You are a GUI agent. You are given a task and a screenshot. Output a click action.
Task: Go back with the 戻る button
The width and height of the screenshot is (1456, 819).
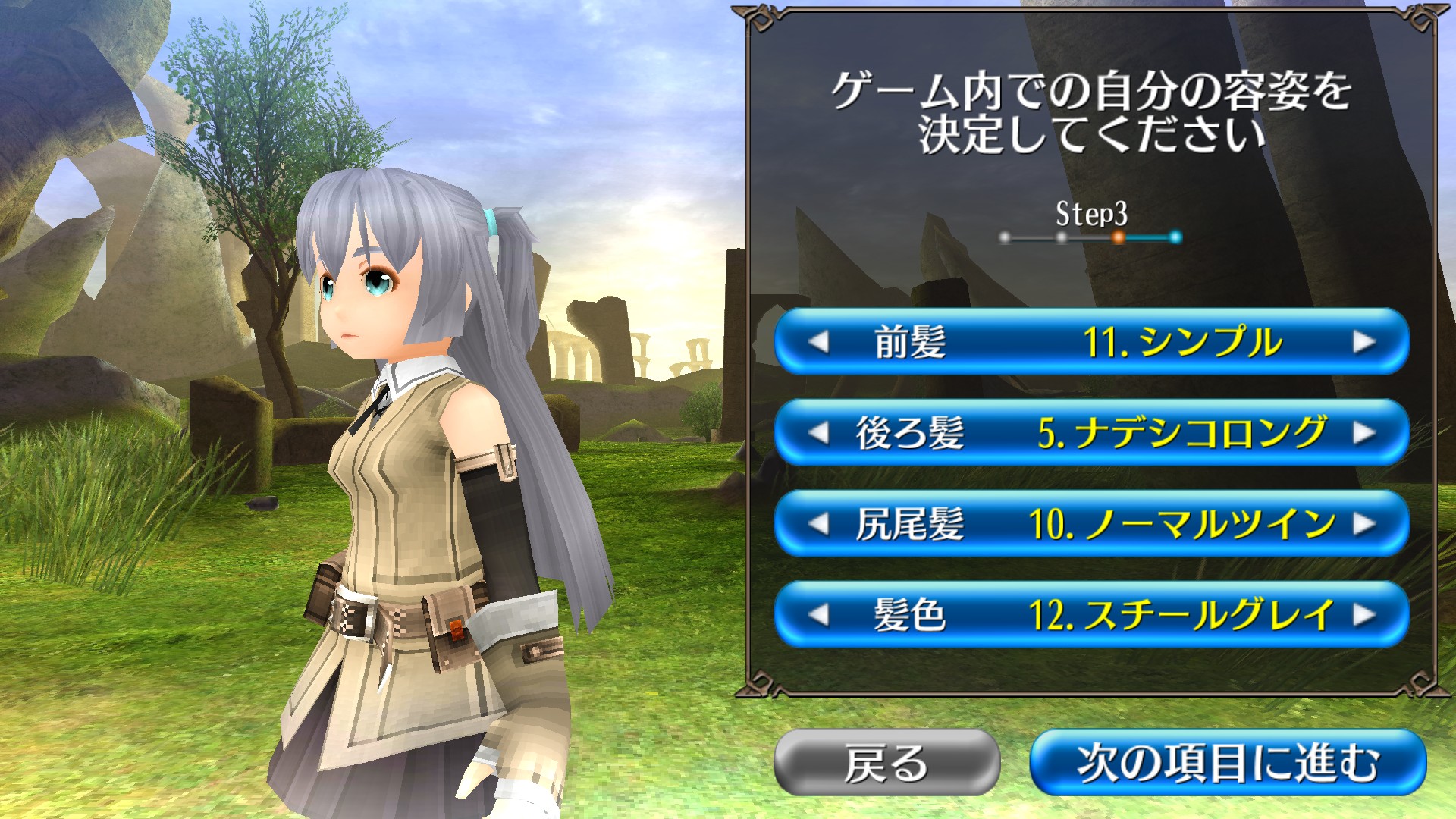point(886,762)
